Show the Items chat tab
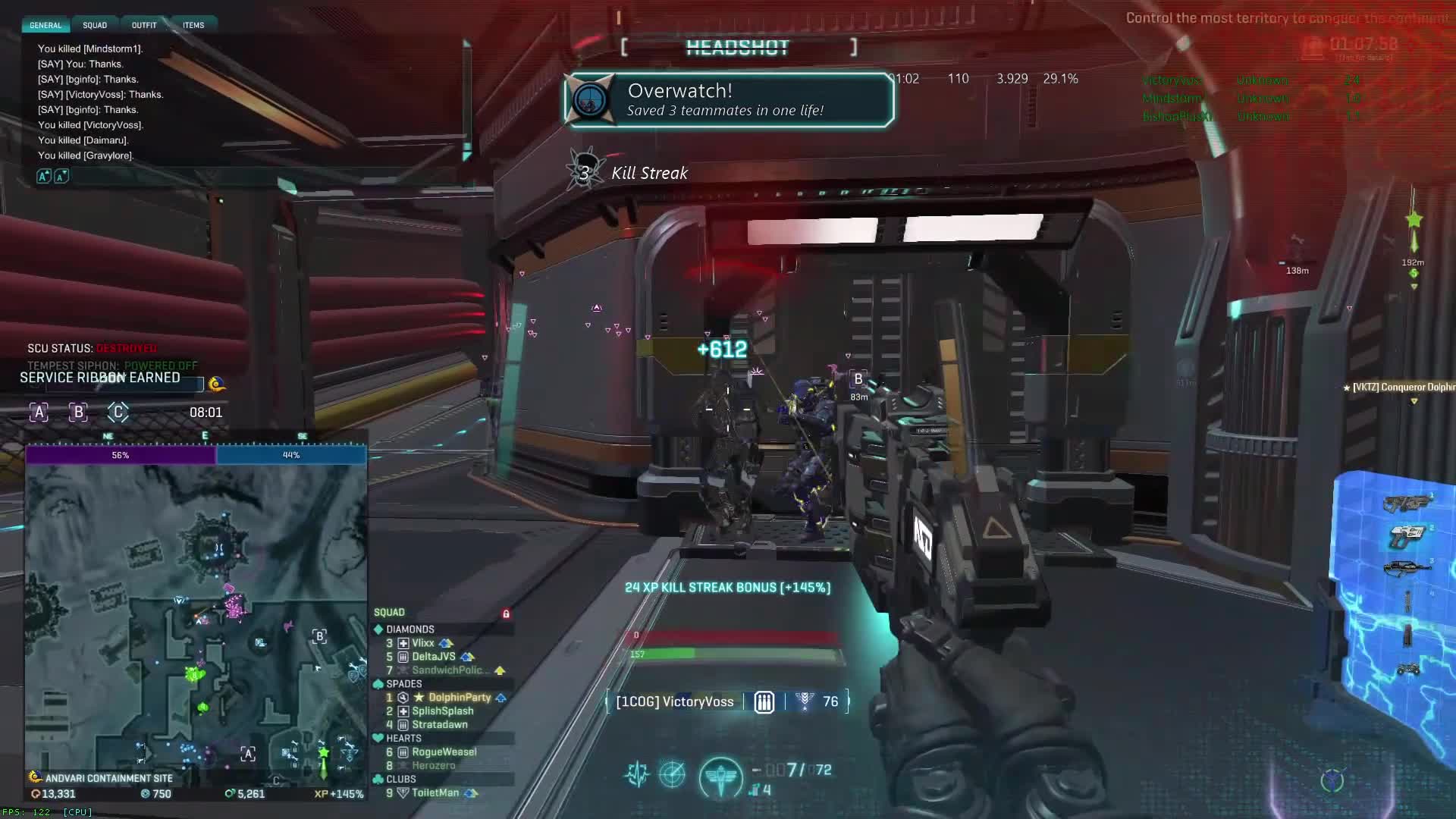1456x819 pixels. pyautogui.click(x=193, y=25)
